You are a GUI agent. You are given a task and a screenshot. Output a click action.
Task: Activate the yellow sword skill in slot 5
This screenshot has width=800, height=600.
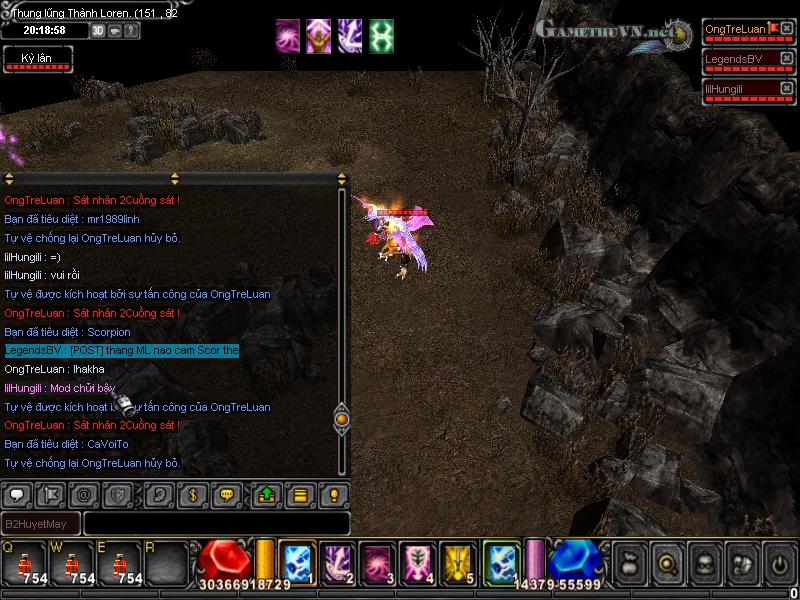point(458,563)
